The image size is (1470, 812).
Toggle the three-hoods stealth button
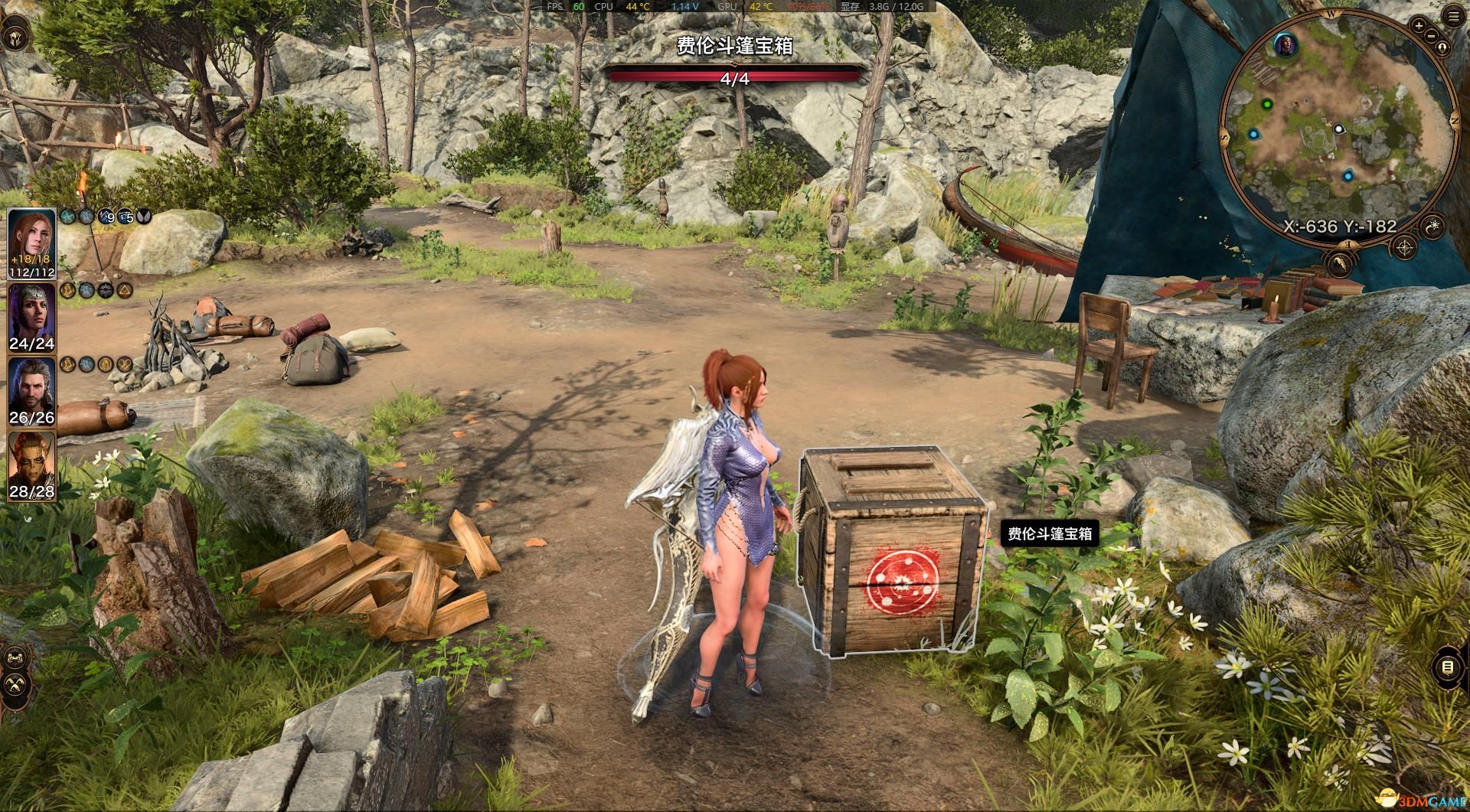(15, 683)
